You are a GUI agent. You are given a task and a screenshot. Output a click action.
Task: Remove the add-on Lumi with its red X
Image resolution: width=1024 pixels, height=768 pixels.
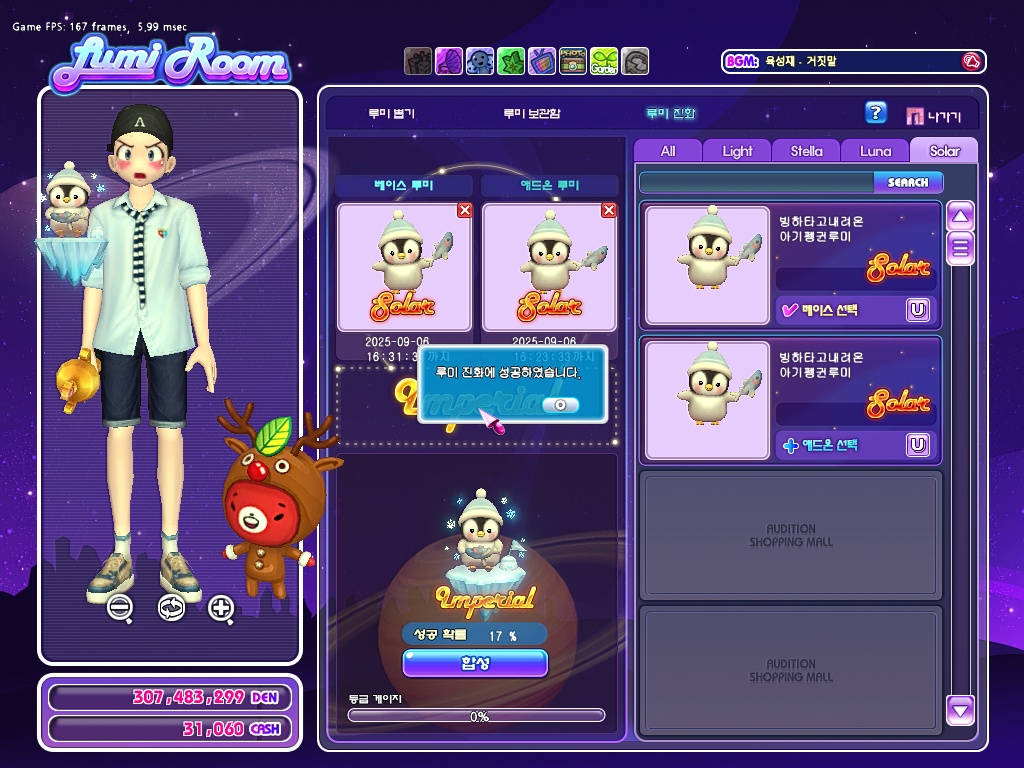point(609,210)
